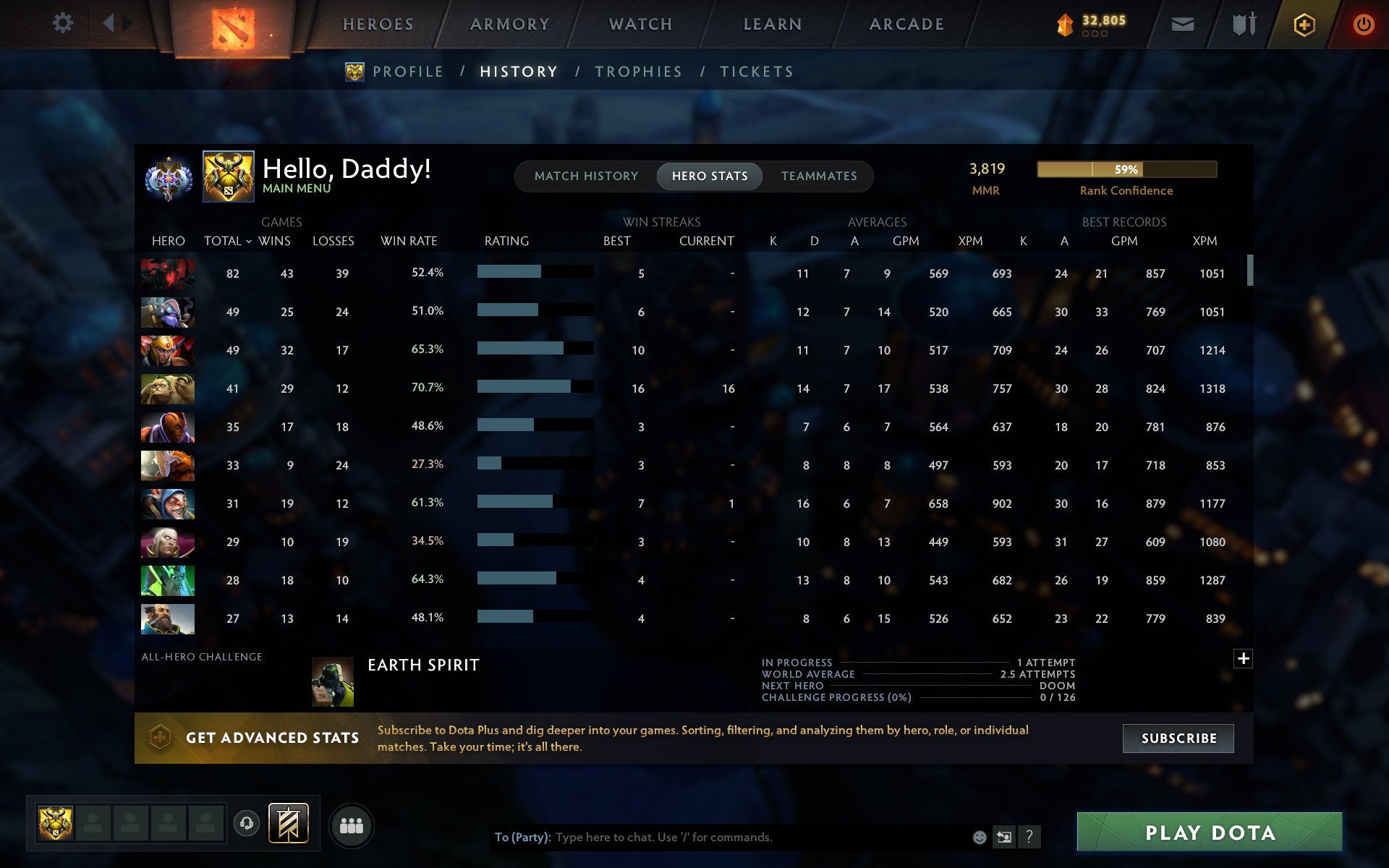Click the glowing Dota Plus add icon
The width and height of the screenshot is (1389, 868).
coord(1302,23)
